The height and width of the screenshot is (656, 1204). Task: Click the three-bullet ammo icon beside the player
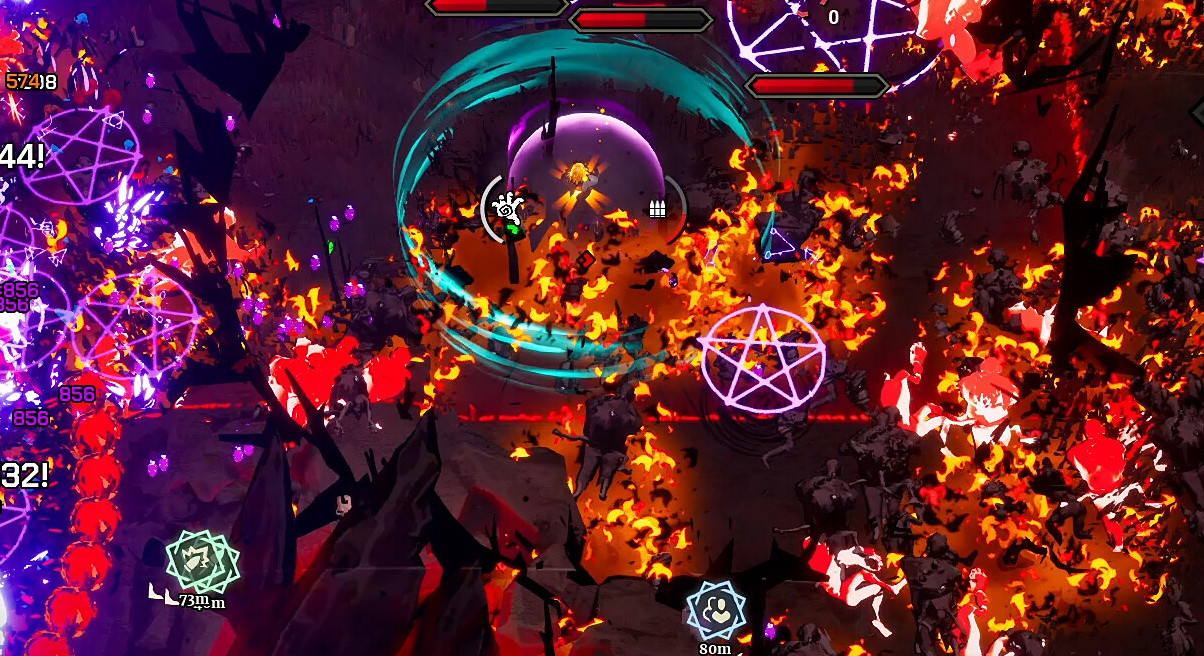point(657,209)
